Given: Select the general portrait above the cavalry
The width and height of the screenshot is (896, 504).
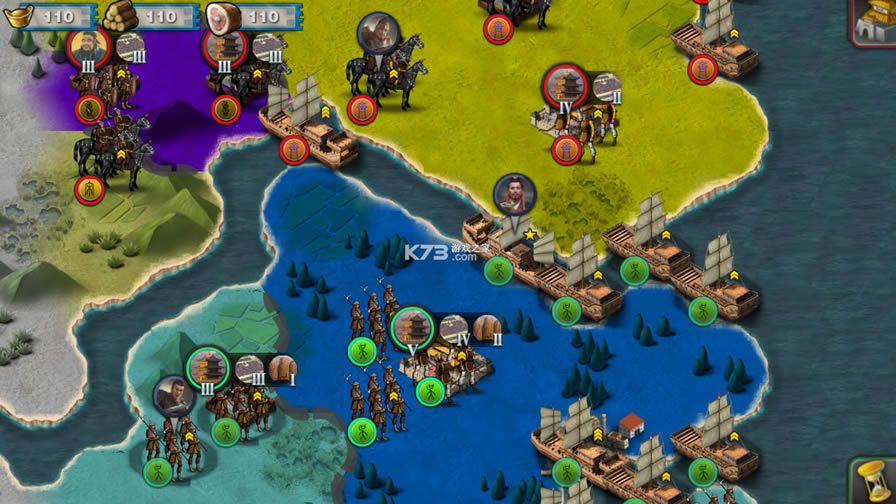Looking at the screenshot, I should point(378,34).
